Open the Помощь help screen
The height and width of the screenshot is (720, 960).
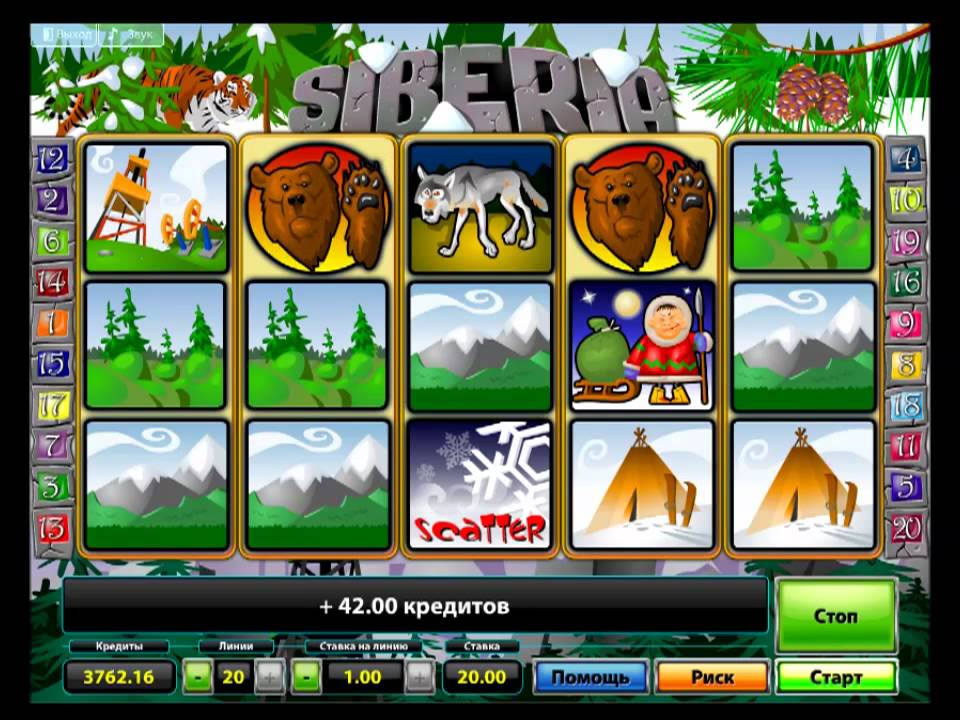[x=590, y=678]
